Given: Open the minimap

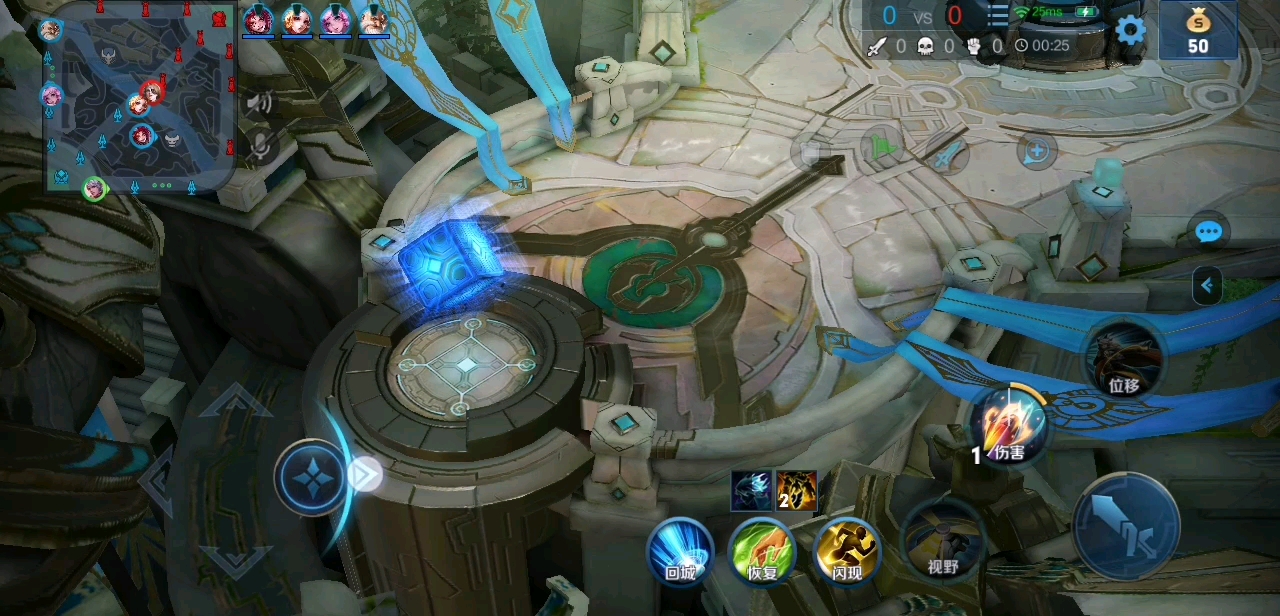Looking at the screenshot, I should point(138,96).
